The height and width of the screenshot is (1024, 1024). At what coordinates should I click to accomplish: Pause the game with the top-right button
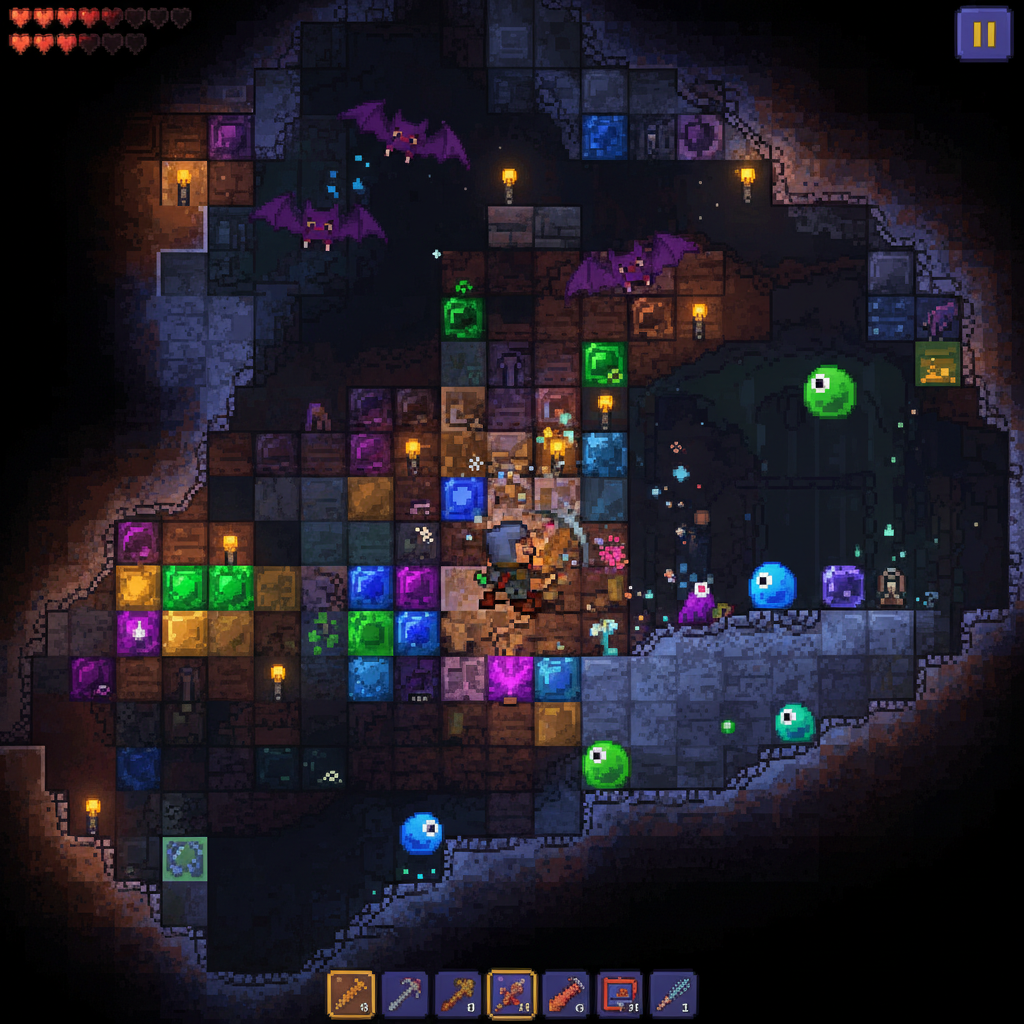pyautogui.click(x=984, y=34)
